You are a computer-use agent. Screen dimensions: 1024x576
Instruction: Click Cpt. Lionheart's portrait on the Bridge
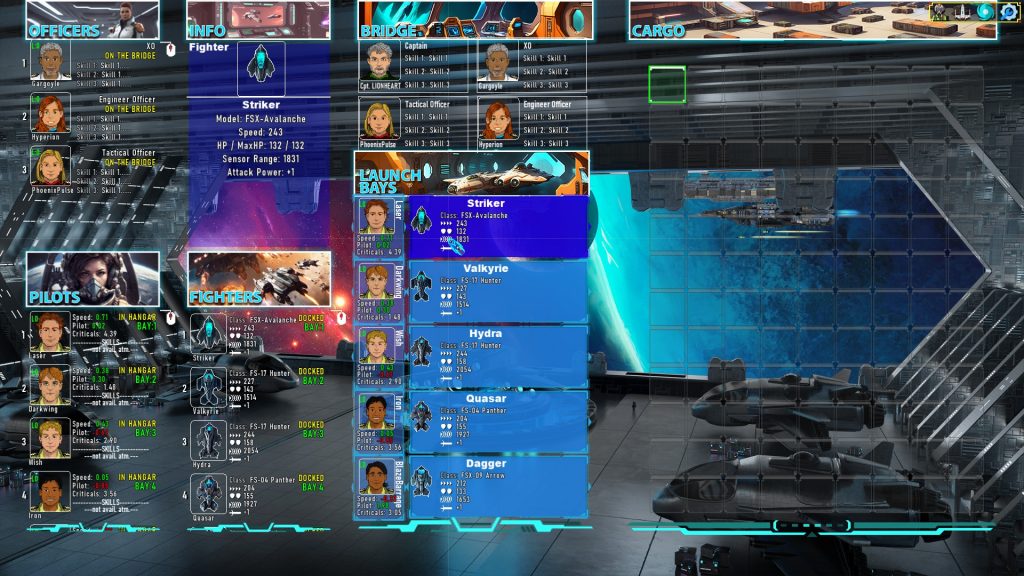[x=378, y=62]
